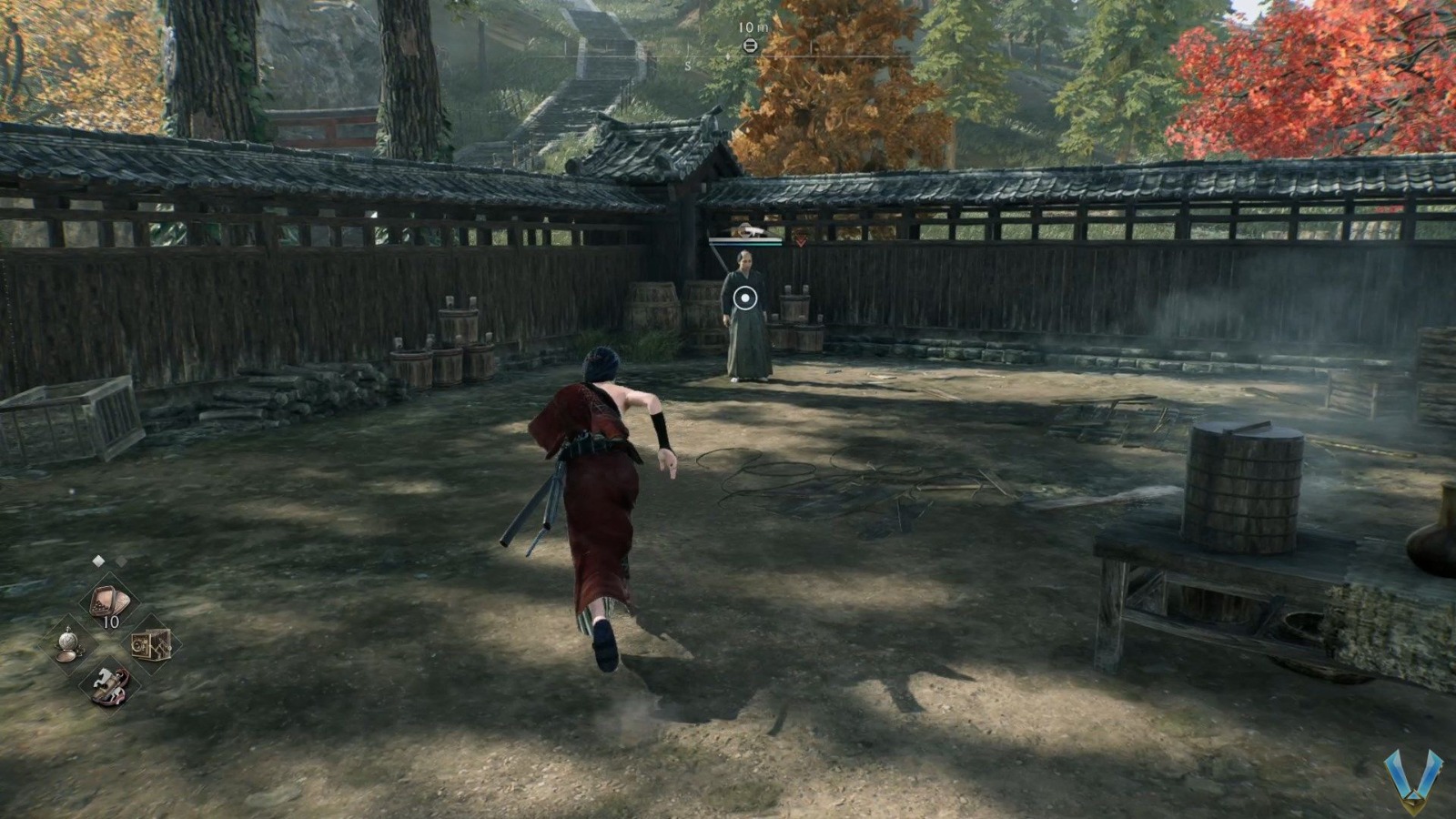Toggle the lock-on reticle on the enemy
The image size is (1456, 819).
click(x=744, y=298)
